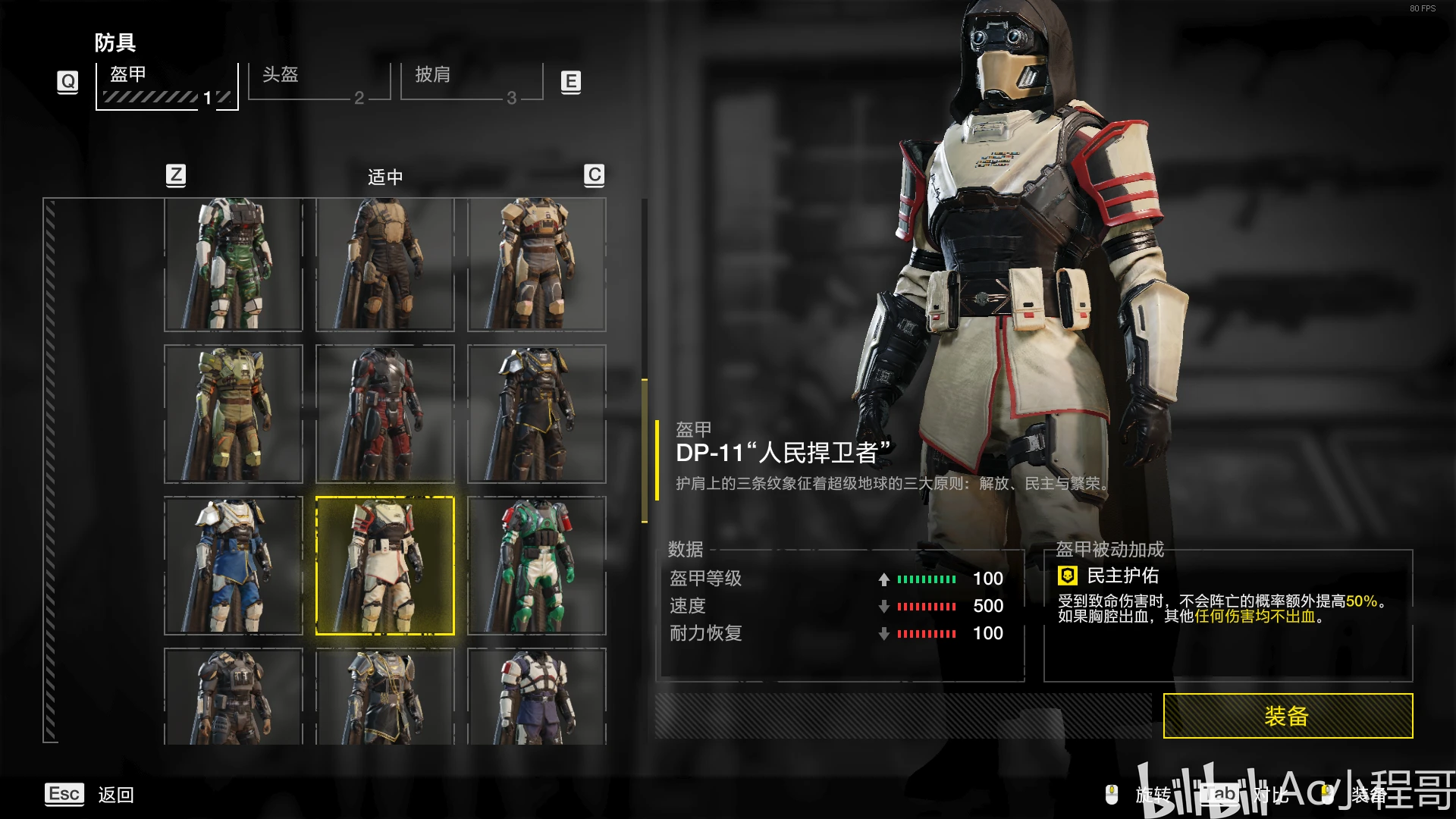The image size is (1456, 819).
Task: Select the dark brown padded armor
Action: pos(385,265)
